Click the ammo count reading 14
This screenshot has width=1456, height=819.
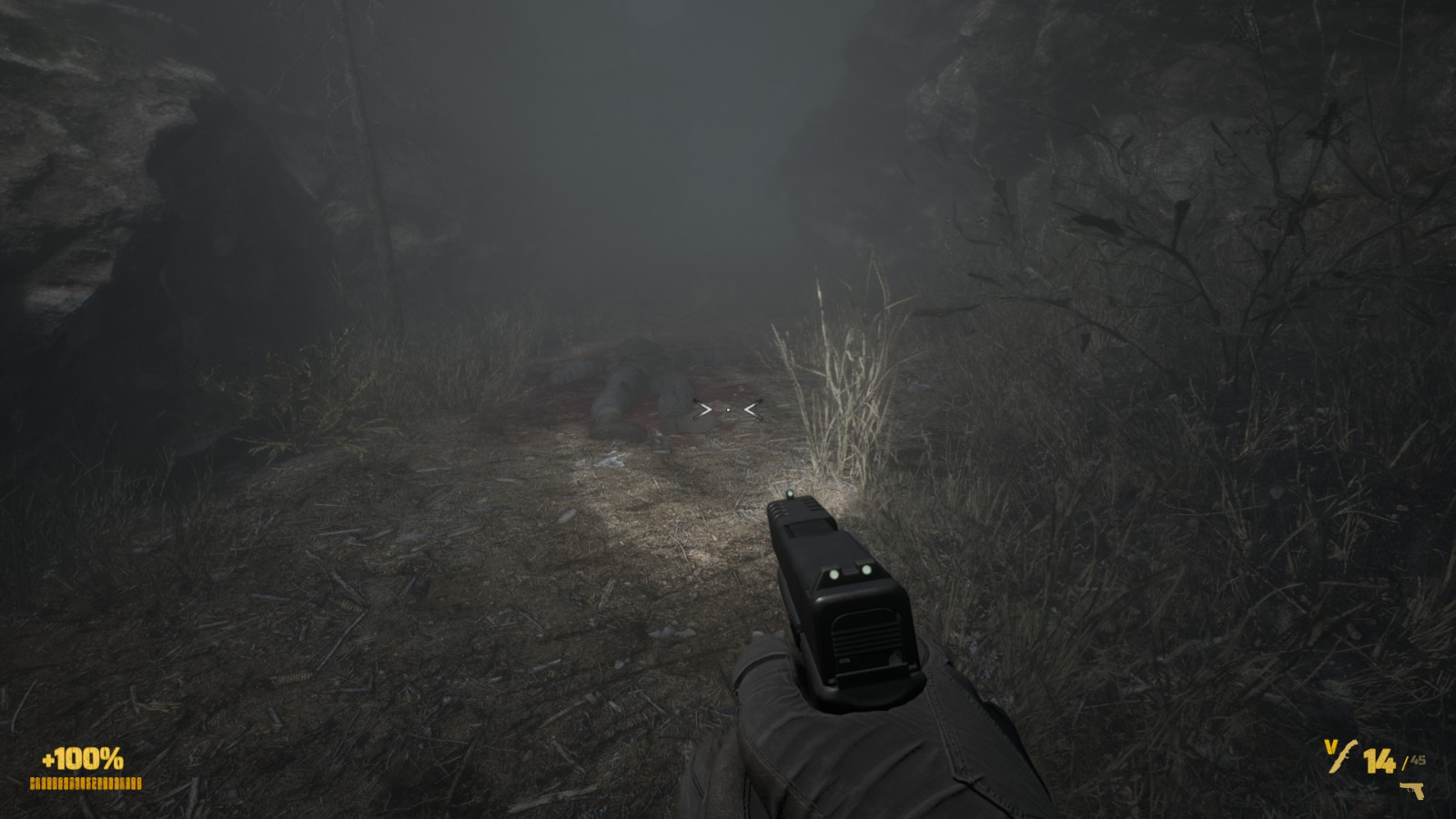1380,761
